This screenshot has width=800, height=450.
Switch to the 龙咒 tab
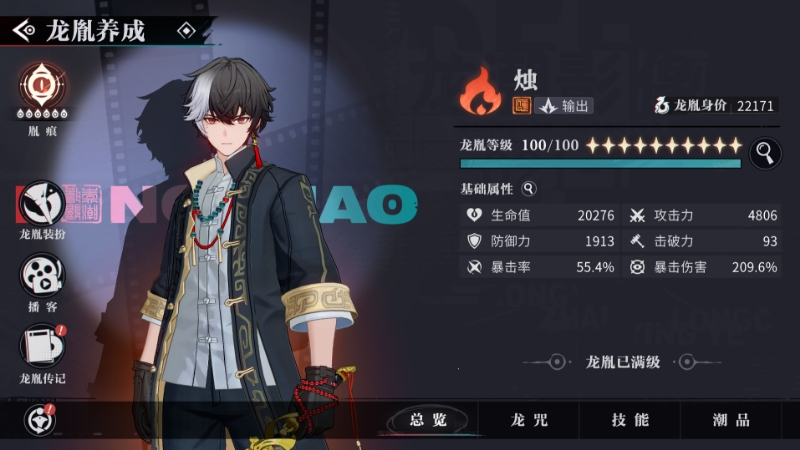[x=529, y=420]
